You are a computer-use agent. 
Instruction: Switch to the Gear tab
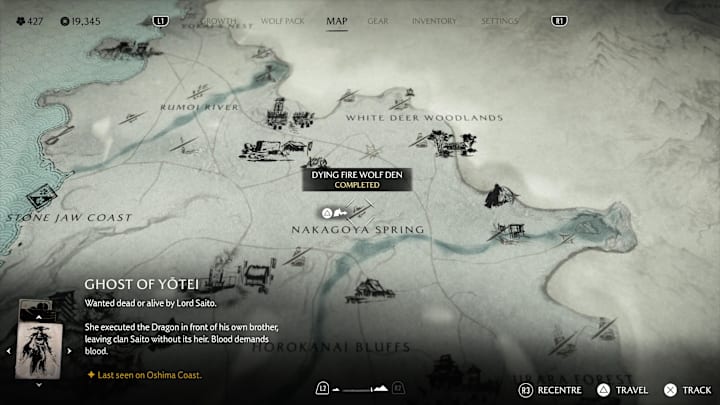point(378,20)
